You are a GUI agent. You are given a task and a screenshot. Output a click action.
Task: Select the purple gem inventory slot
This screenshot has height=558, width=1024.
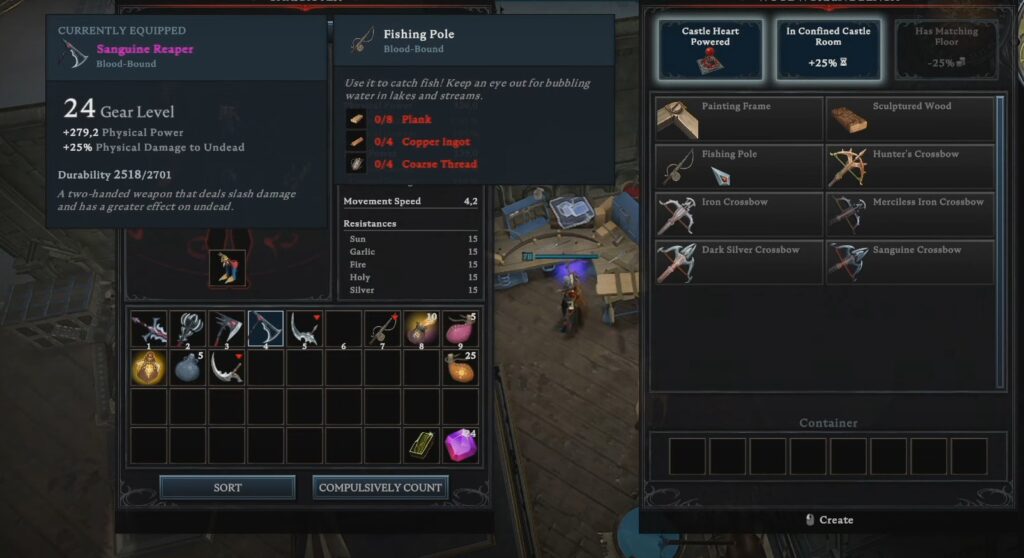(x=460, y=445)
